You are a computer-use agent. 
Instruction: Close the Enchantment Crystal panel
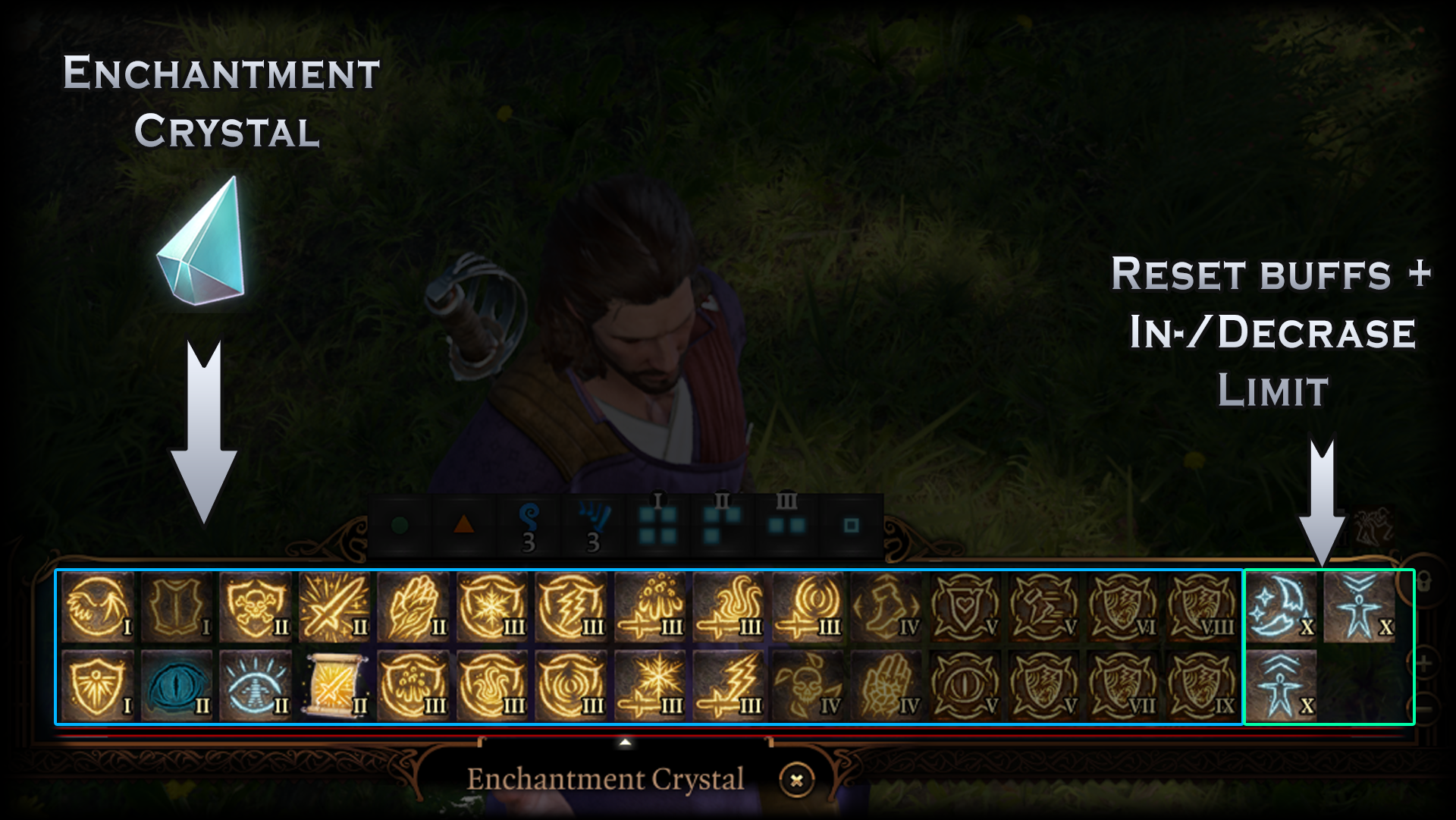pyautogui.click(x=796, y=780)
